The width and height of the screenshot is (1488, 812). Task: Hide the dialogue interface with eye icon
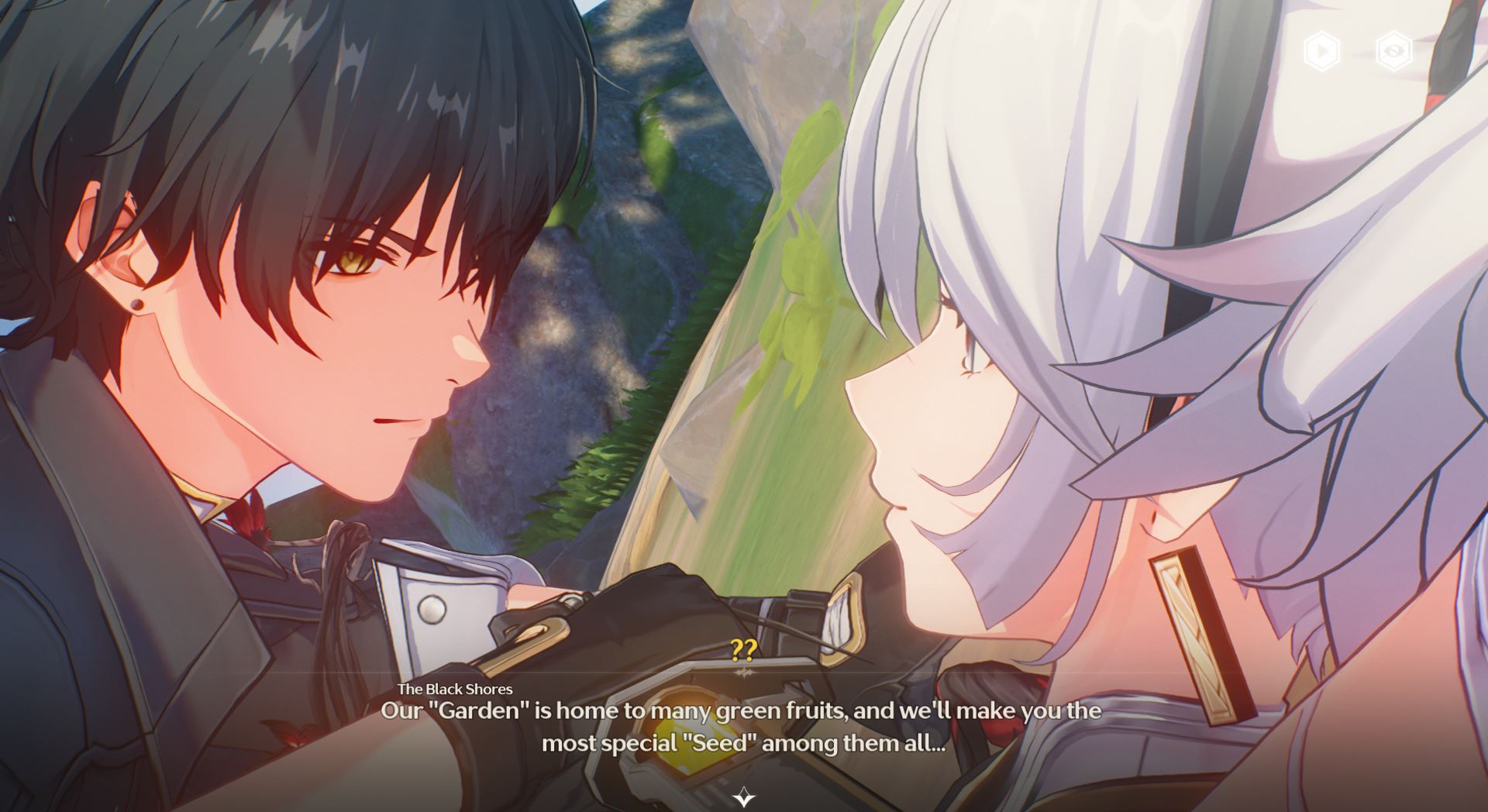click(1393, 51)
